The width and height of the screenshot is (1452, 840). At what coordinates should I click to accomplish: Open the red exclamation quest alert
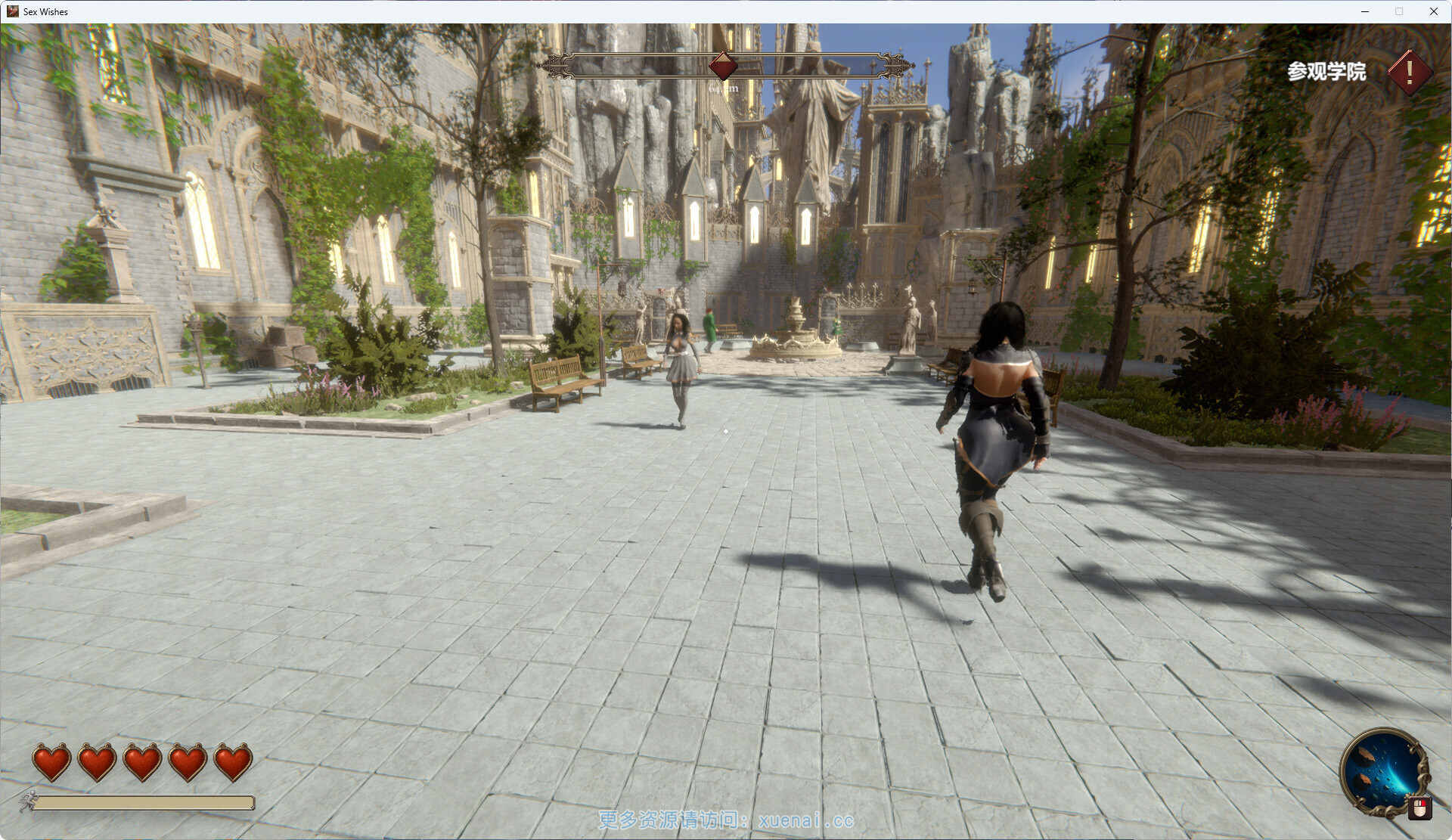point(1409,73)
